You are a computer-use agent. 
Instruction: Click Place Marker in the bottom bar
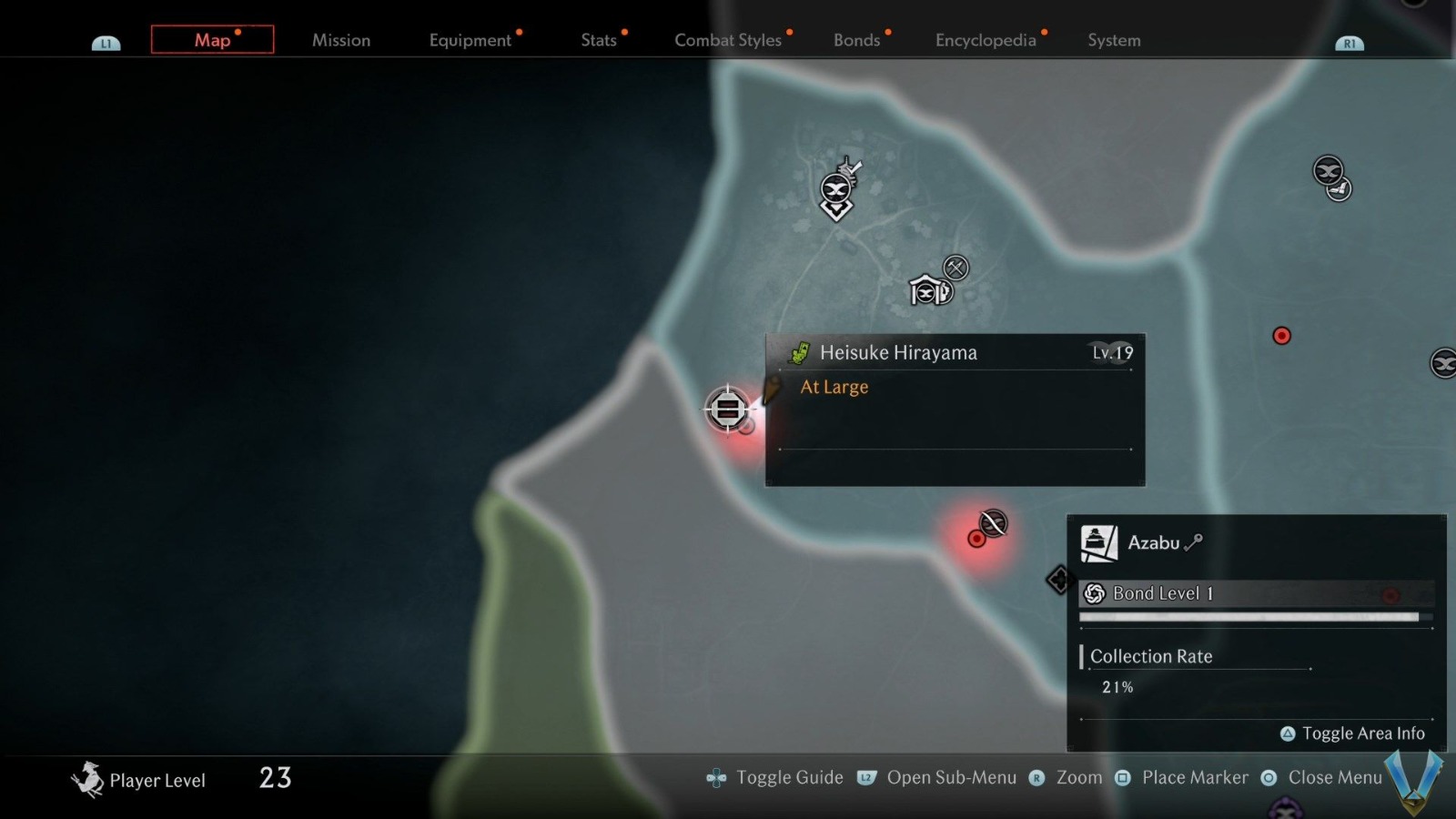click(x=1194, y=778)
